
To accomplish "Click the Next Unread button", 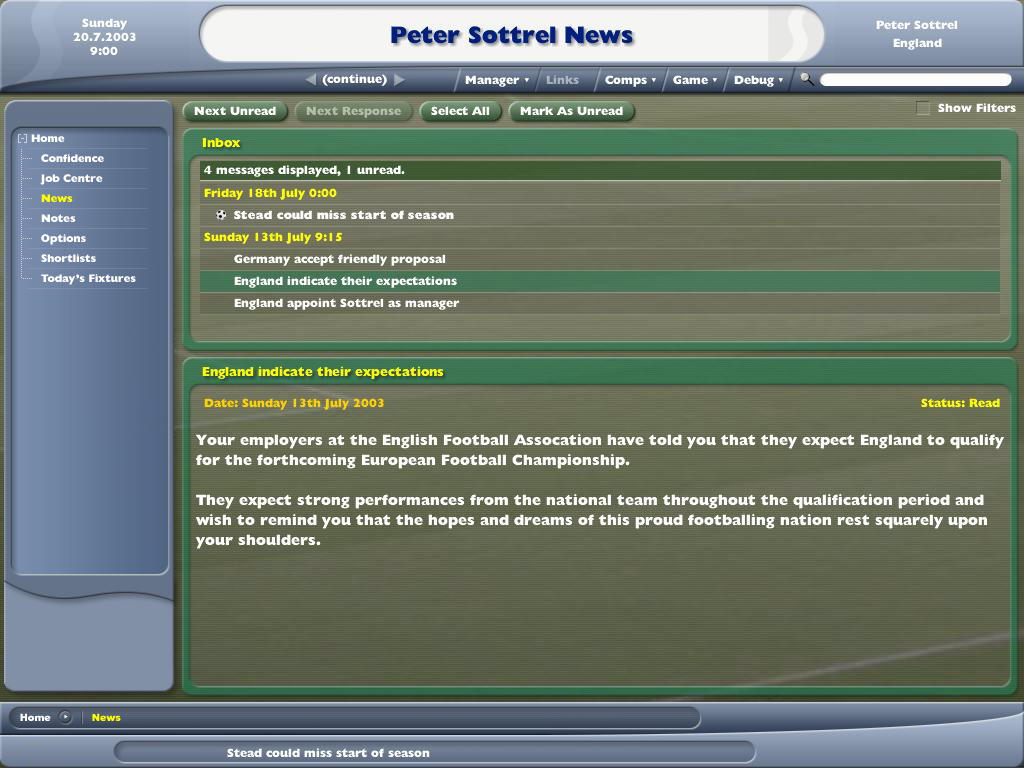I will click(x=235, y=111).
